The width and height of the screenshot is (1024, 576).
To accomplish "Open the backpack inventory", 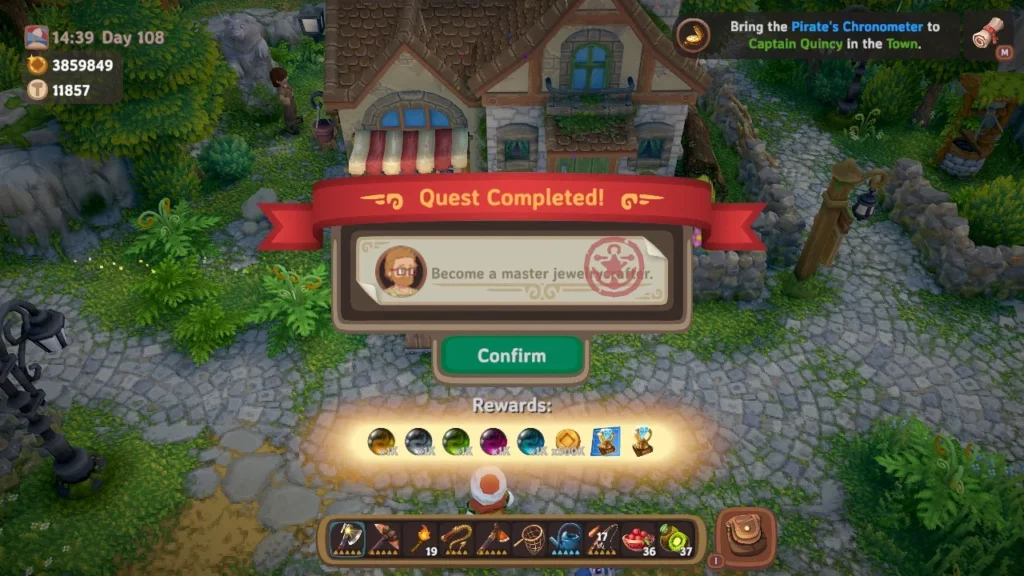I will pyautogui.click(x=745, y=537).
